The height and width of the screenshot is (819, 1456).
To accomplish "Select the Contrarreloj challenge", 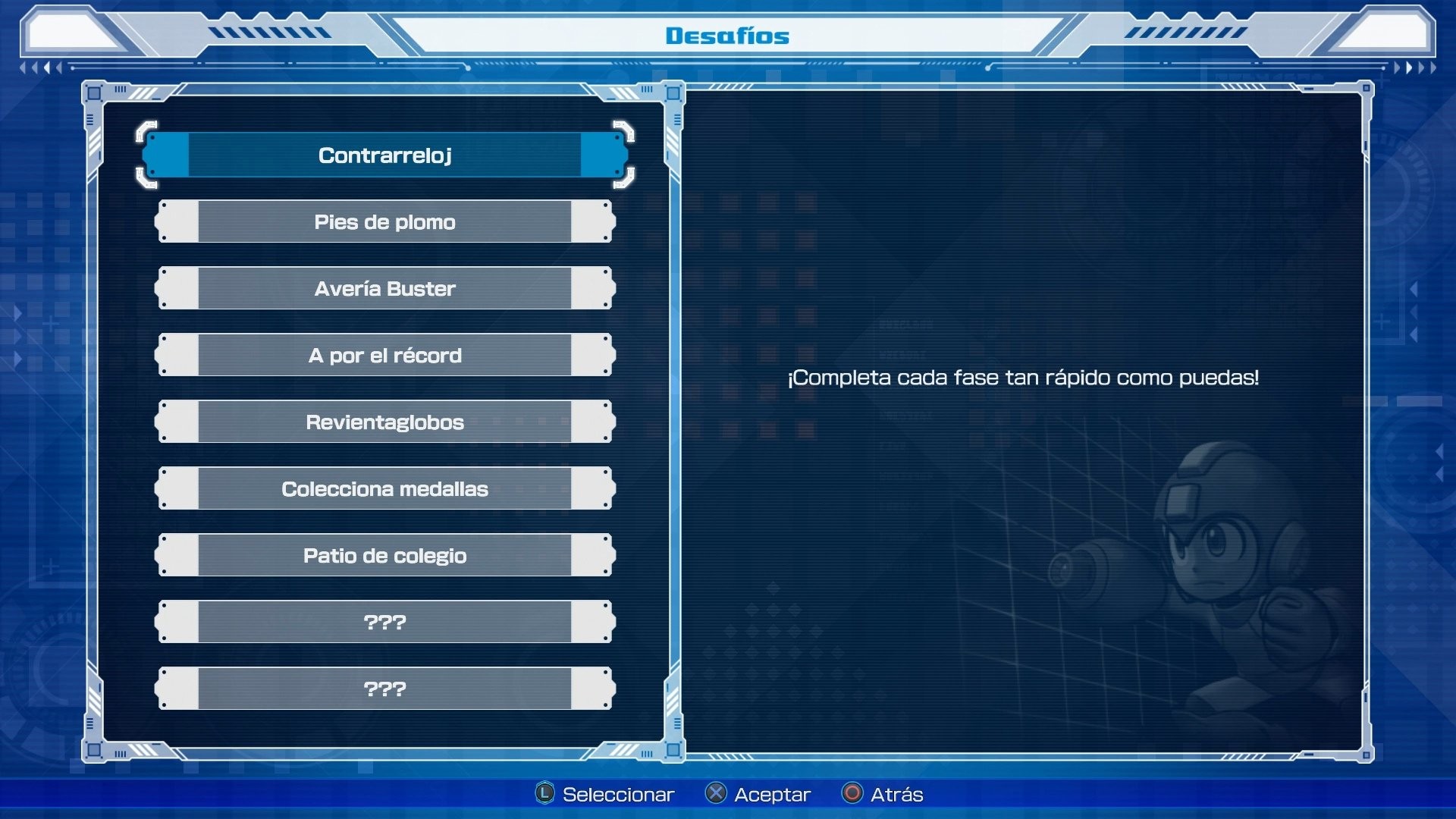I will click(x=387, y=155).
